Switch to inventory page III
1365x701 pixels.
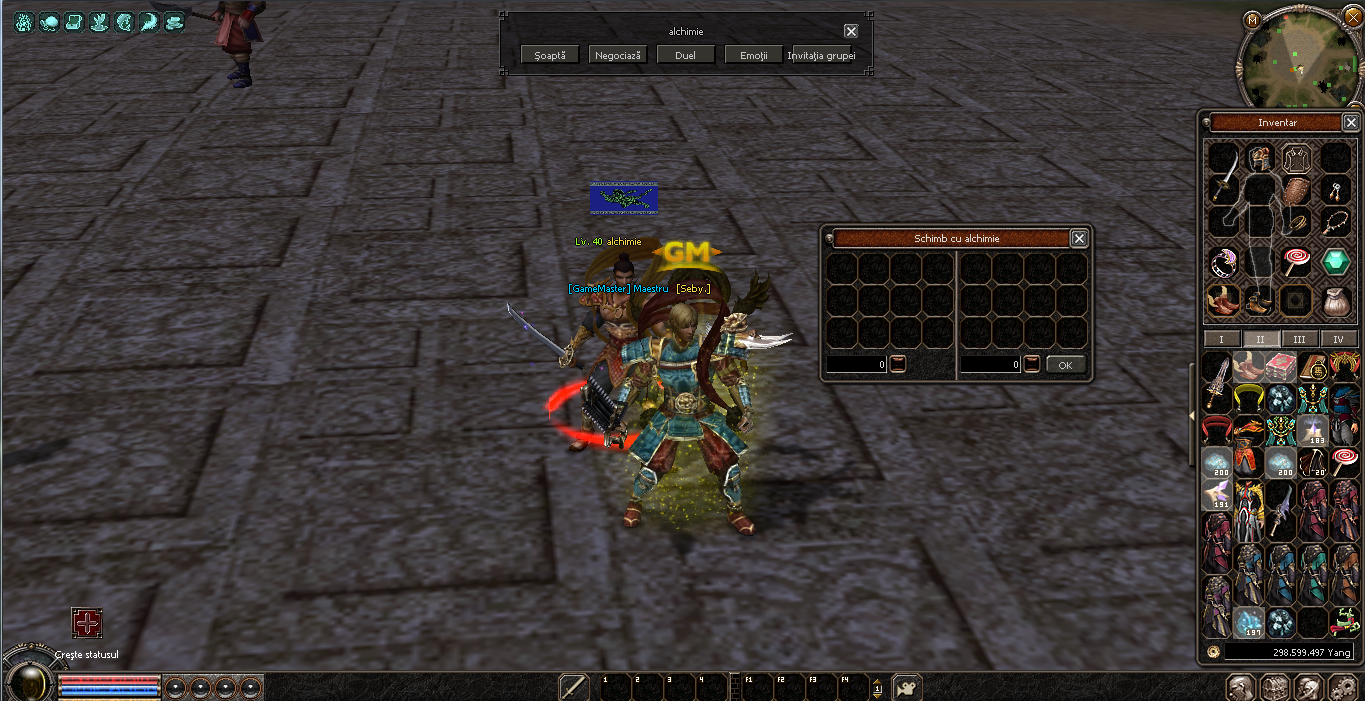(x=1299, y=339)
